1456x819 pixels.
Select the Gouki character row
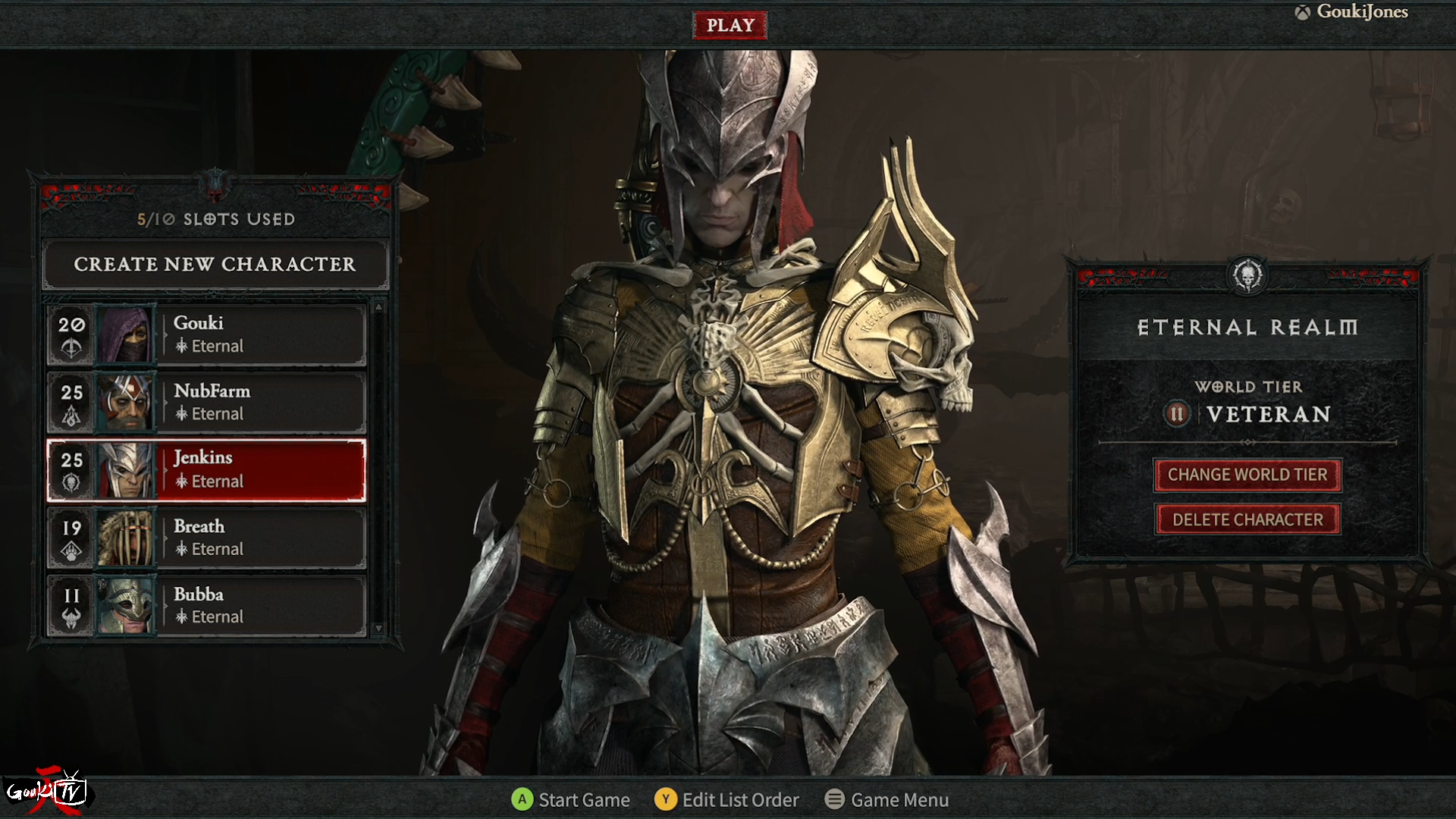coord(206,334)
